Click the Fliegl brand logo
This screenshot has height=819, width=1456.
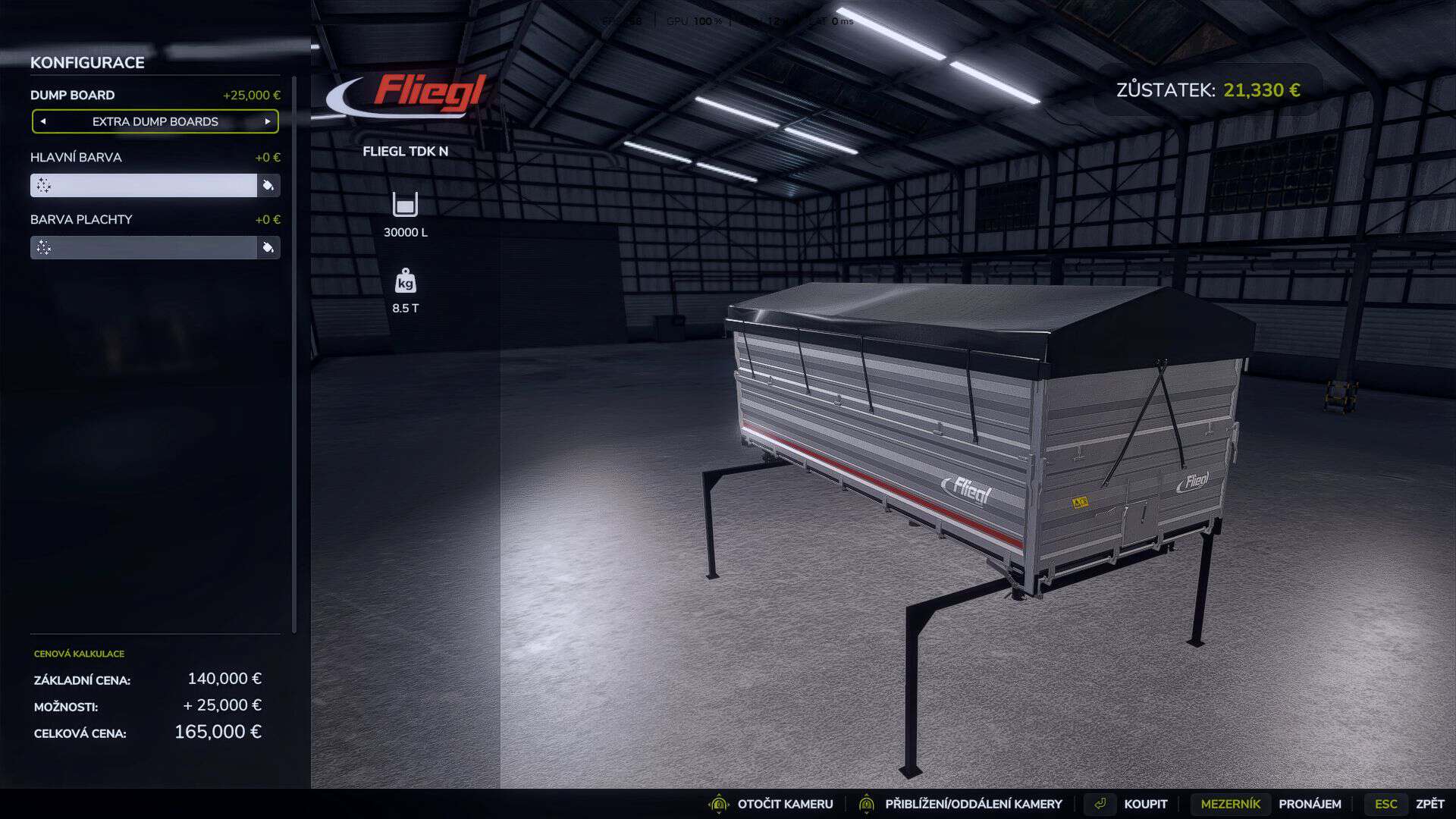[409, 91]
